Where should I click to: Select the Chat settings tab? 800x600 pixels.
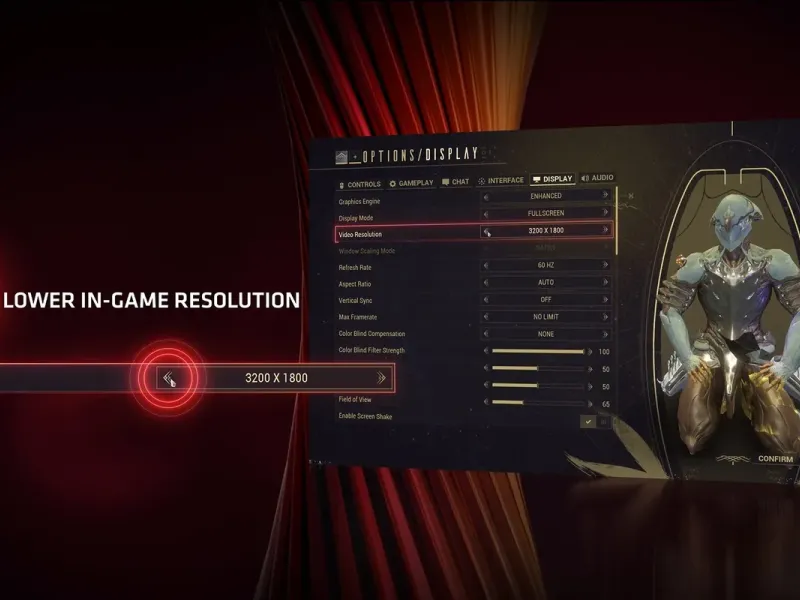tap(455, 182)
